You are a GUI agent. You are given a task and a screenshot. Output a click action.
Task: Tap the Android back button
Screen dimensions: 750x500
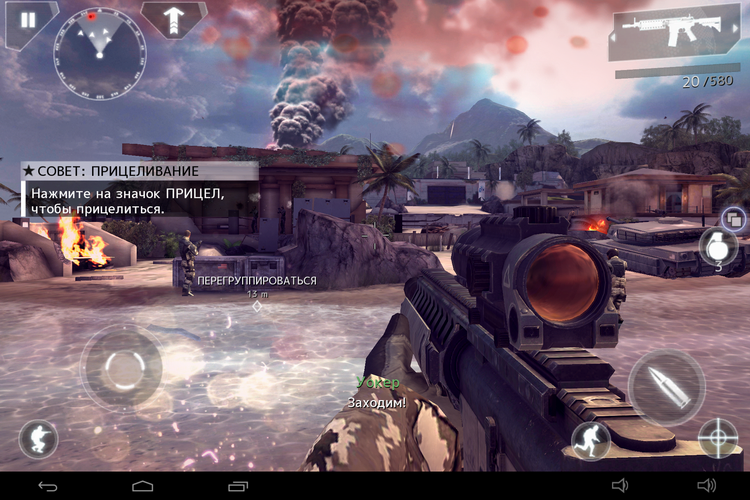click(48, 486)
